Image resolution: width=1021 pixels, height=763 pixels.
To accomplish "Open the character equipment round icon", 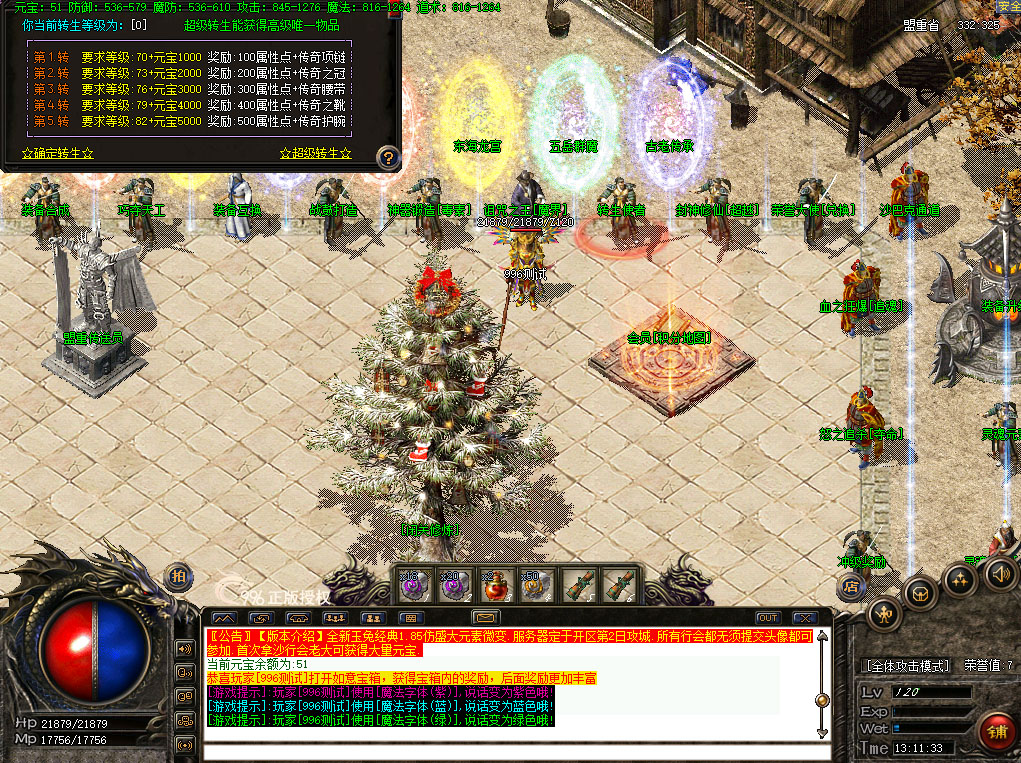I will click(x=885, y=612).
